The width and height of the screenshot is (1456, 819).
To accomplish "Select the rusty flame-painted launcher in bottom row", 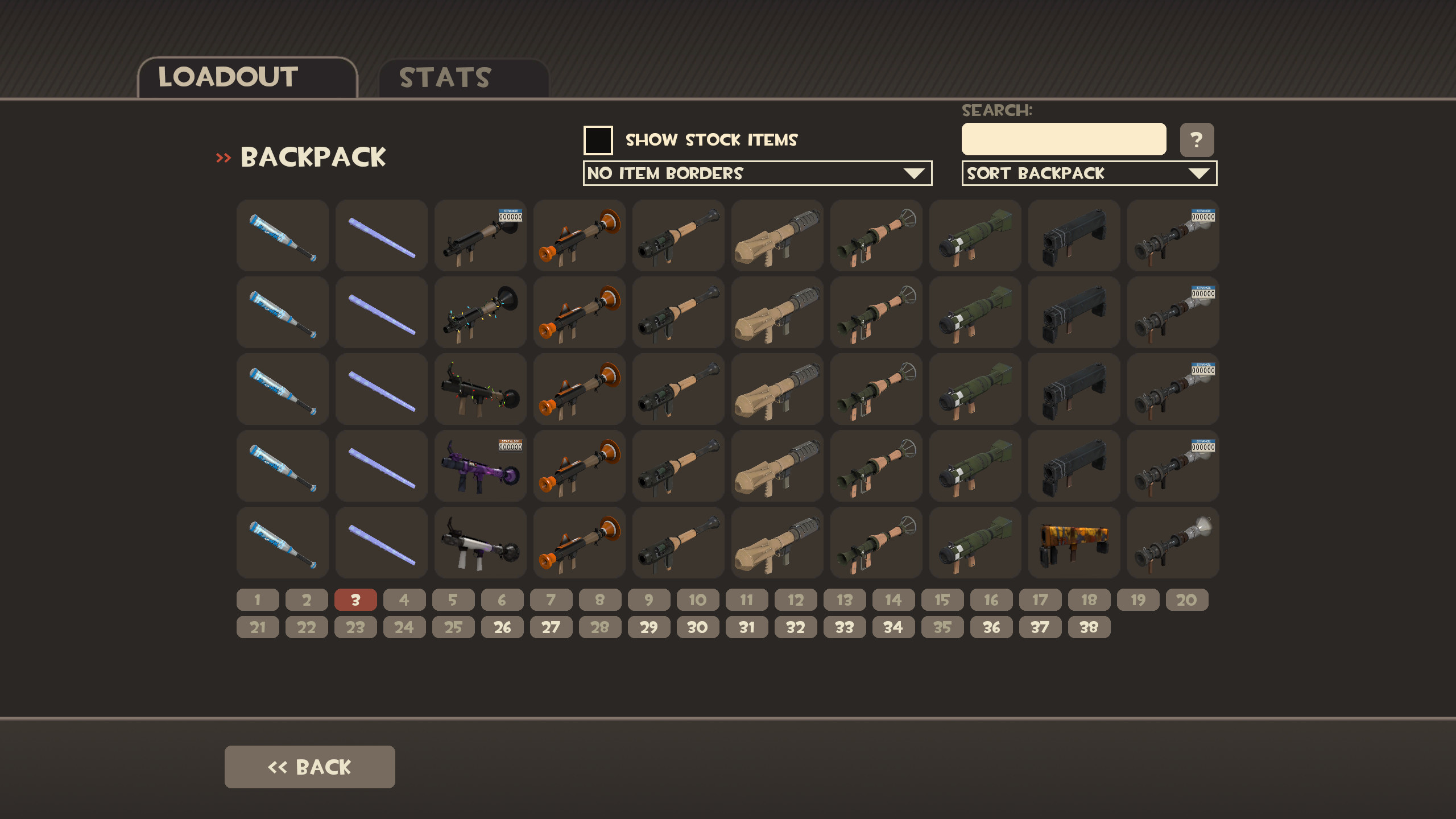I will click(x=1073, y=543).
